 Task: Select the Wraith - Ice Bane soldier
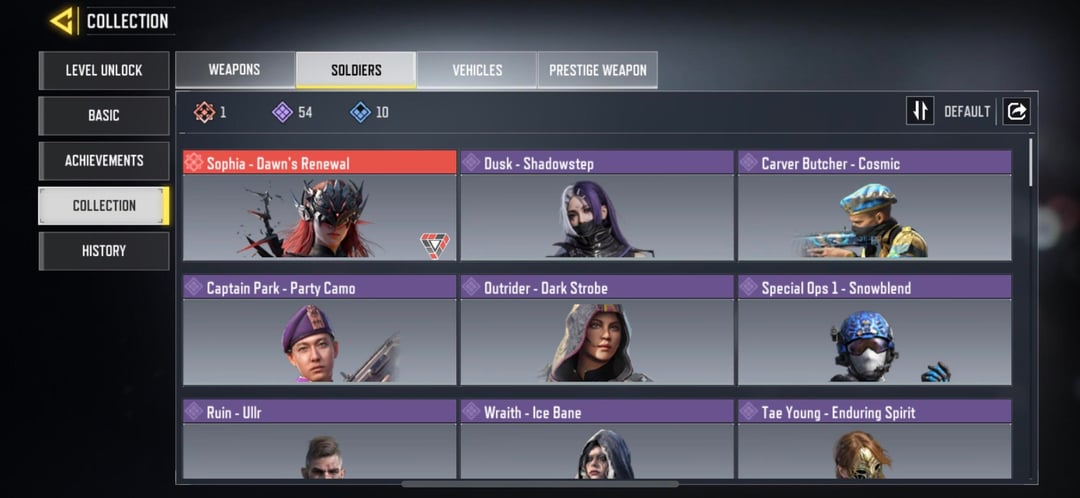pos(597,440)
